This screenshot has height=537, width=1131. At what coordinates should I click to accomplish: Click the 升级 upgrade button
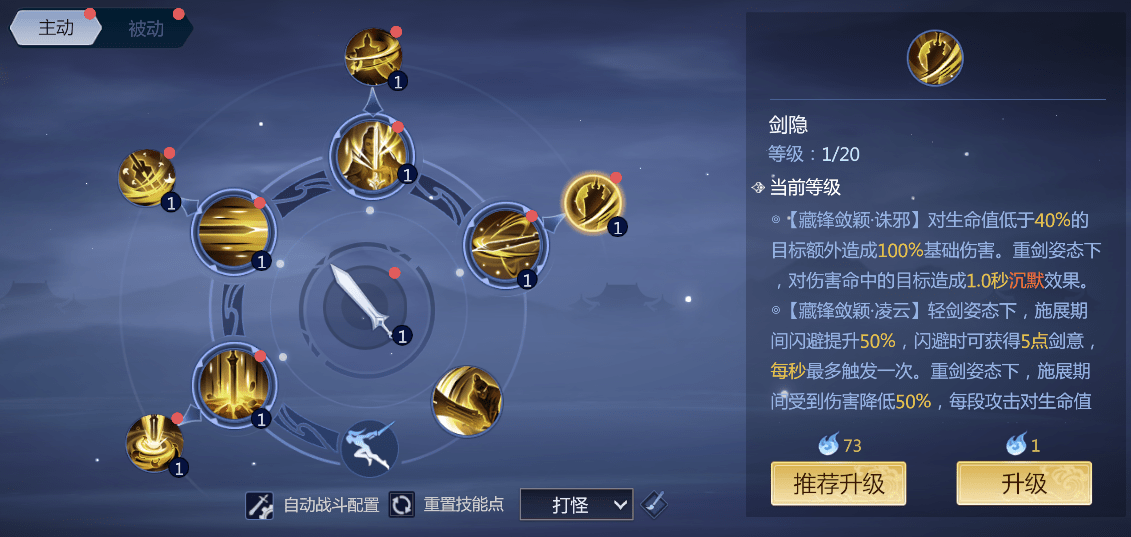coord(1023,484)
